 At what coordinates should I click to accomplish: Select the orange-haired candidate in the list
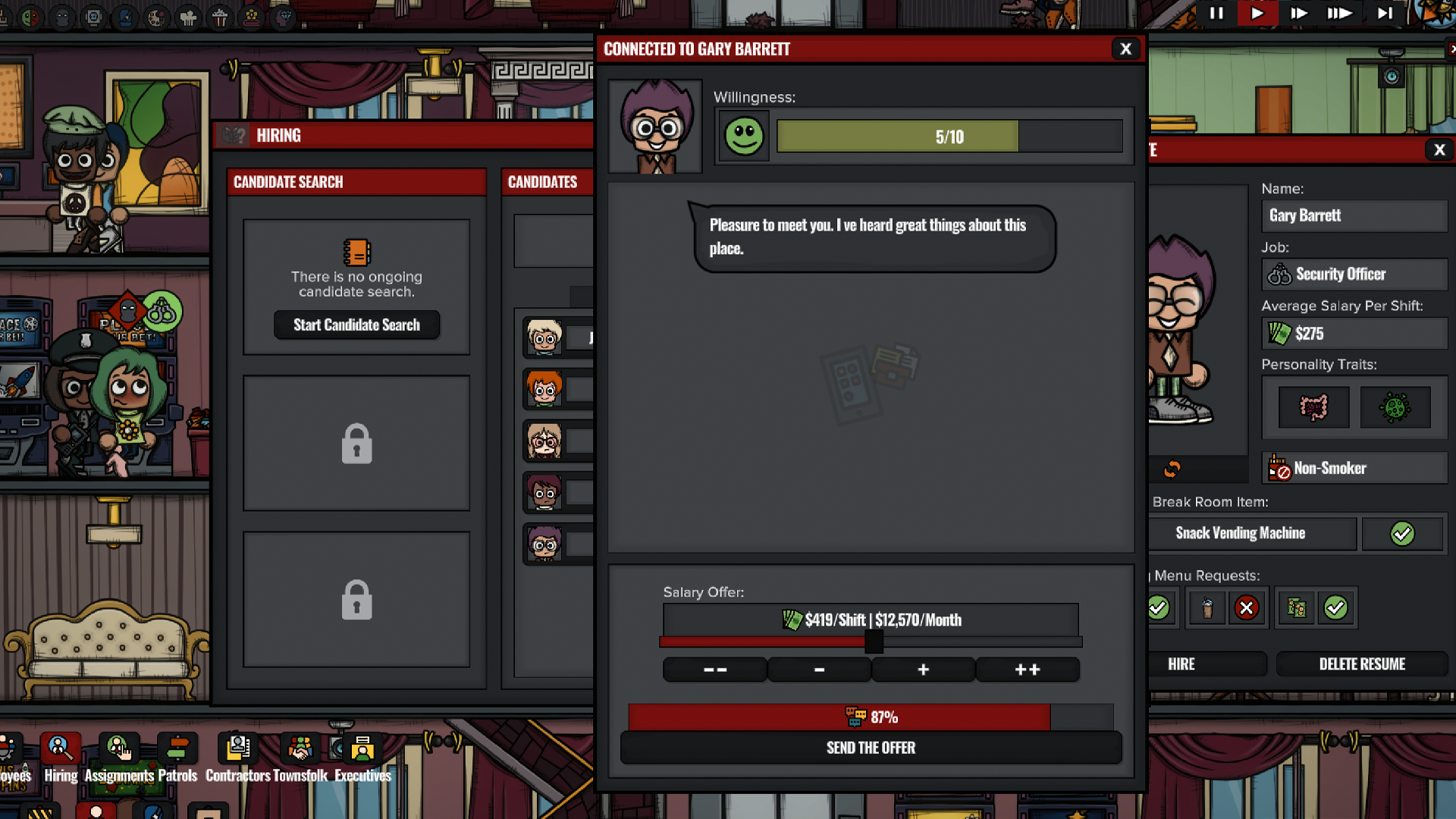[544, 390]
